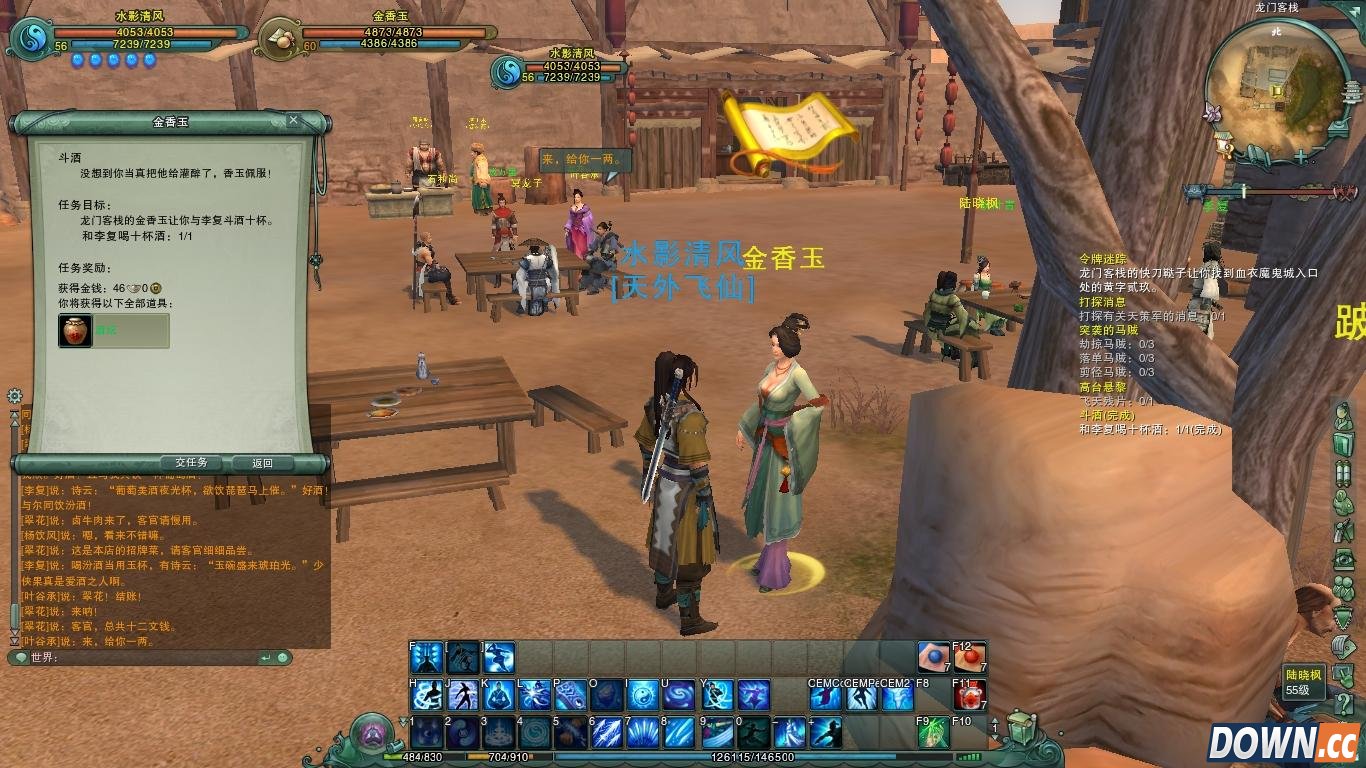Image resolution: width=1366 pixels, height=768 pixels.
Task: Click the 返回 back button
Action: click(x=262, y=463)
